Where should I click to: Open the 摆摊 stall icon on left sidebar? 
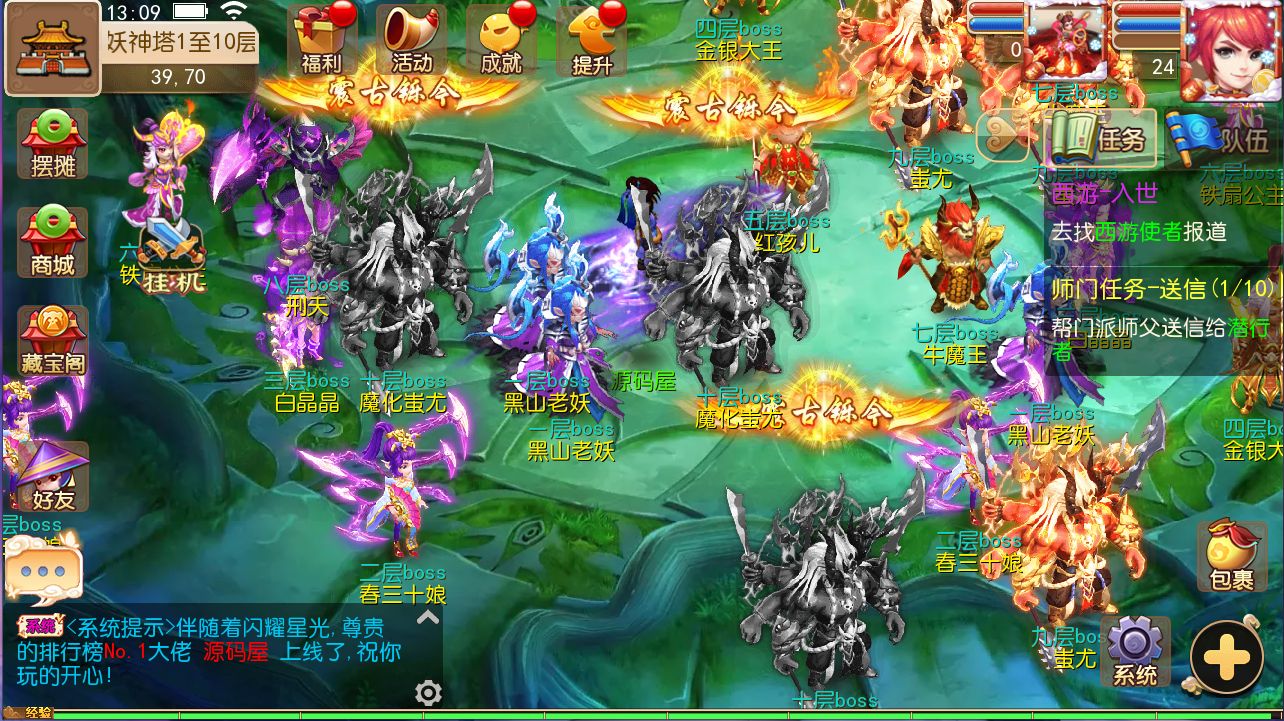coord(52,142)
